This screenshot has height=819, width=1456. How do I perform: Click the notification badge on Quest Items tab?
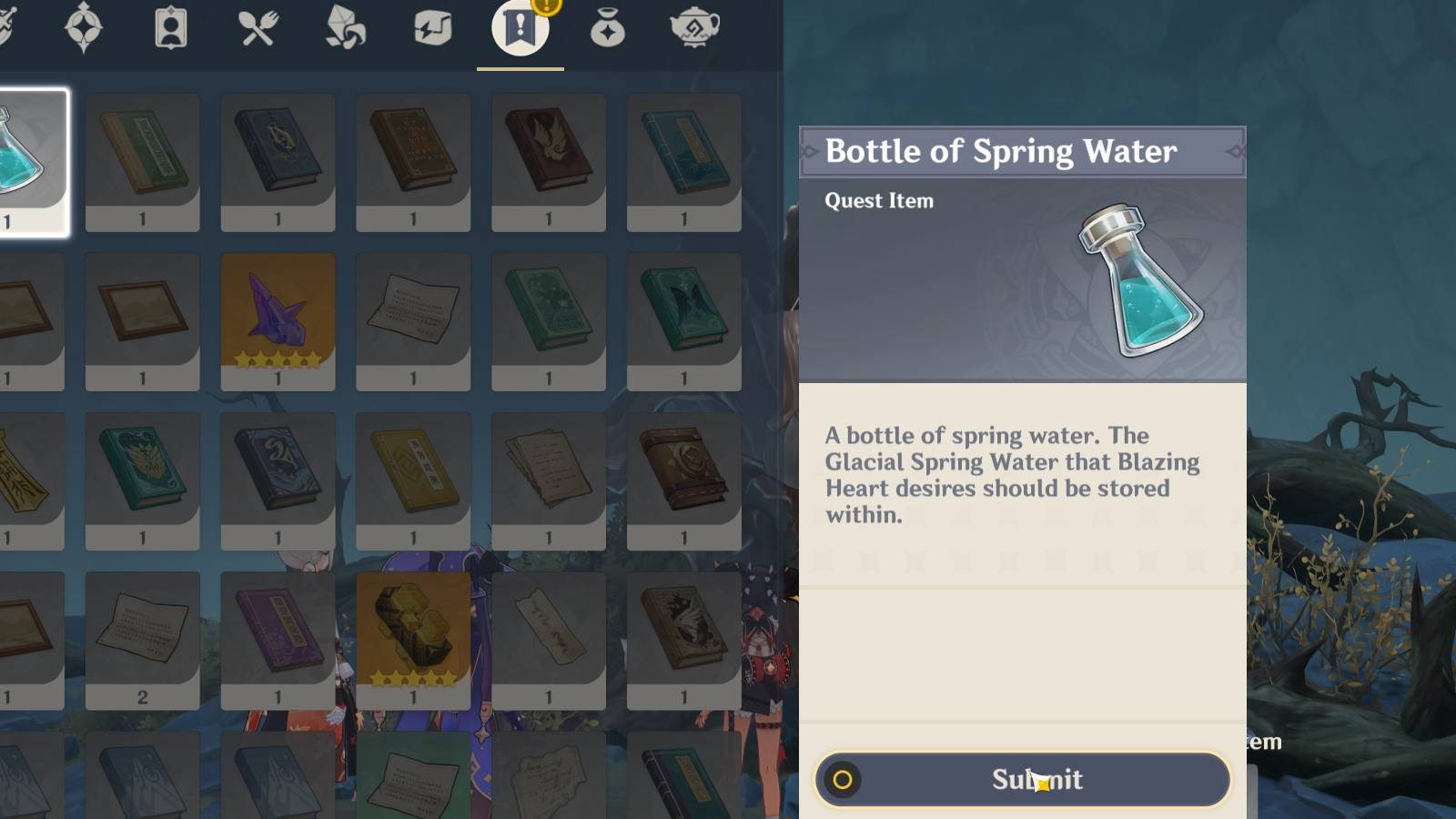[x=547, y=7]
